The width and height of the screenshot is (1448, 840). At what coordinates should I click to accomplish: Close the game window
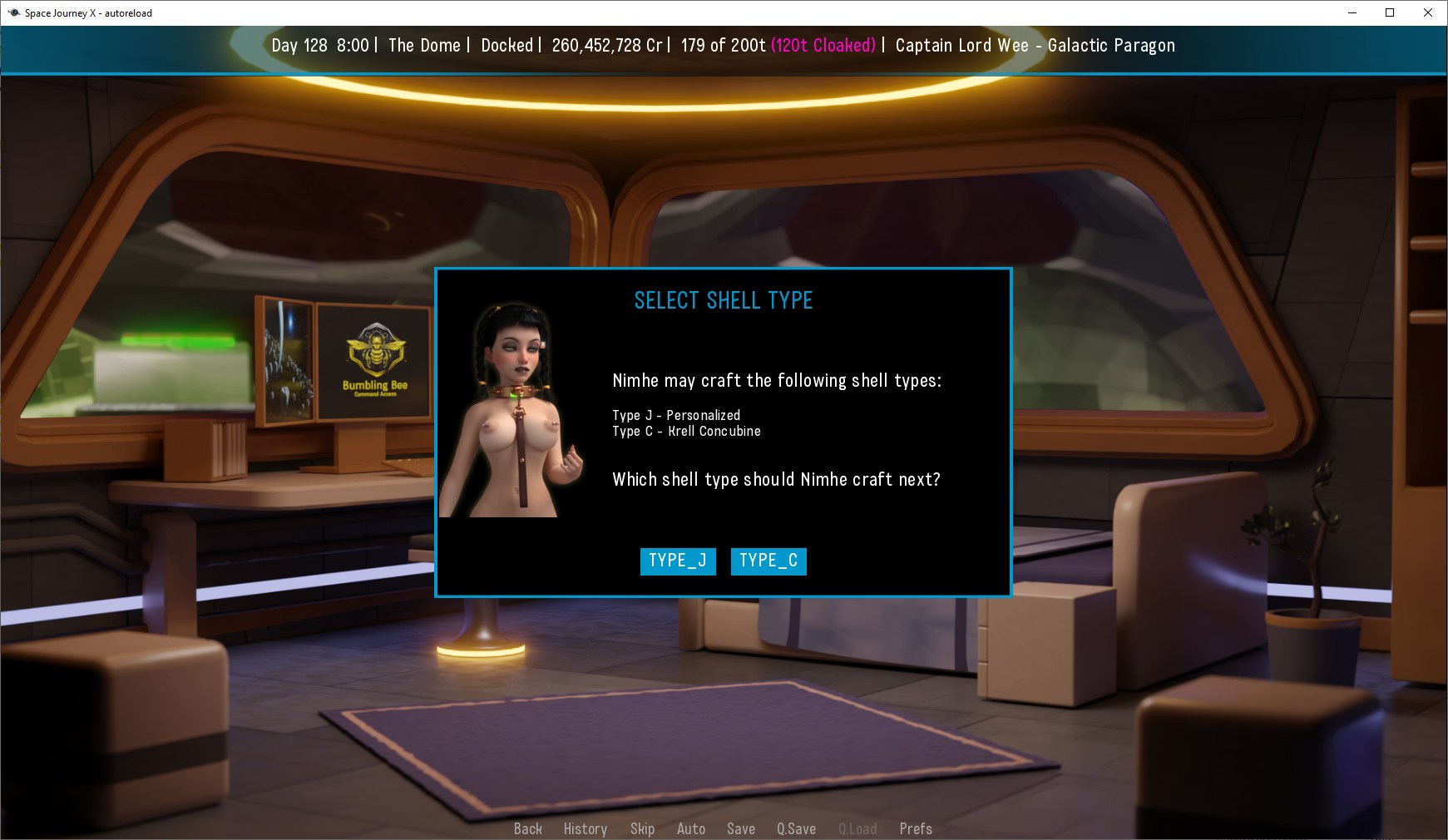(x=1427, y=12)
